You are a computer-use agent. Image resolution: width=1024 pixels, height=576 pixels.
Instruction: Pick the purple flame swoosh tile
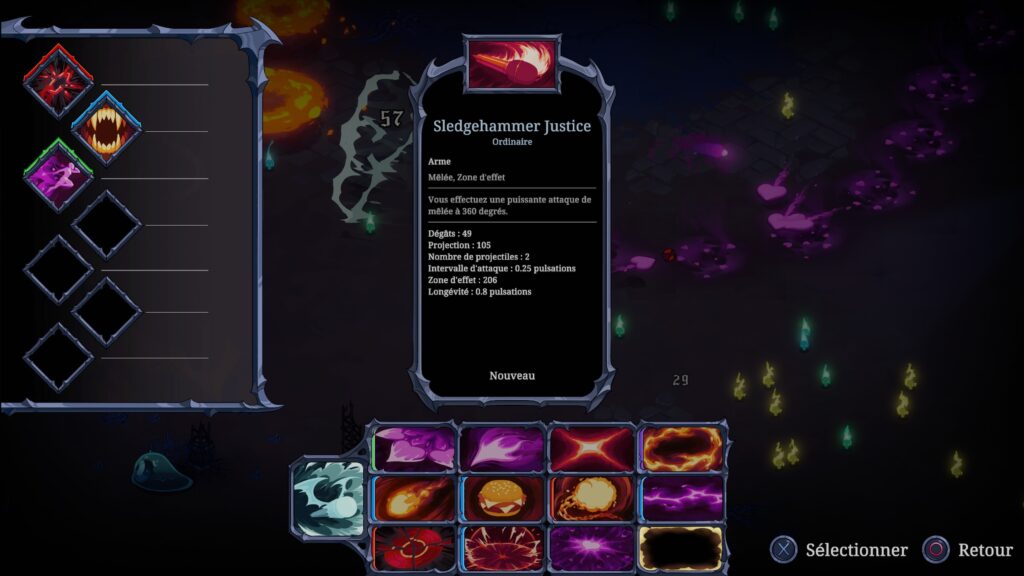502,448
